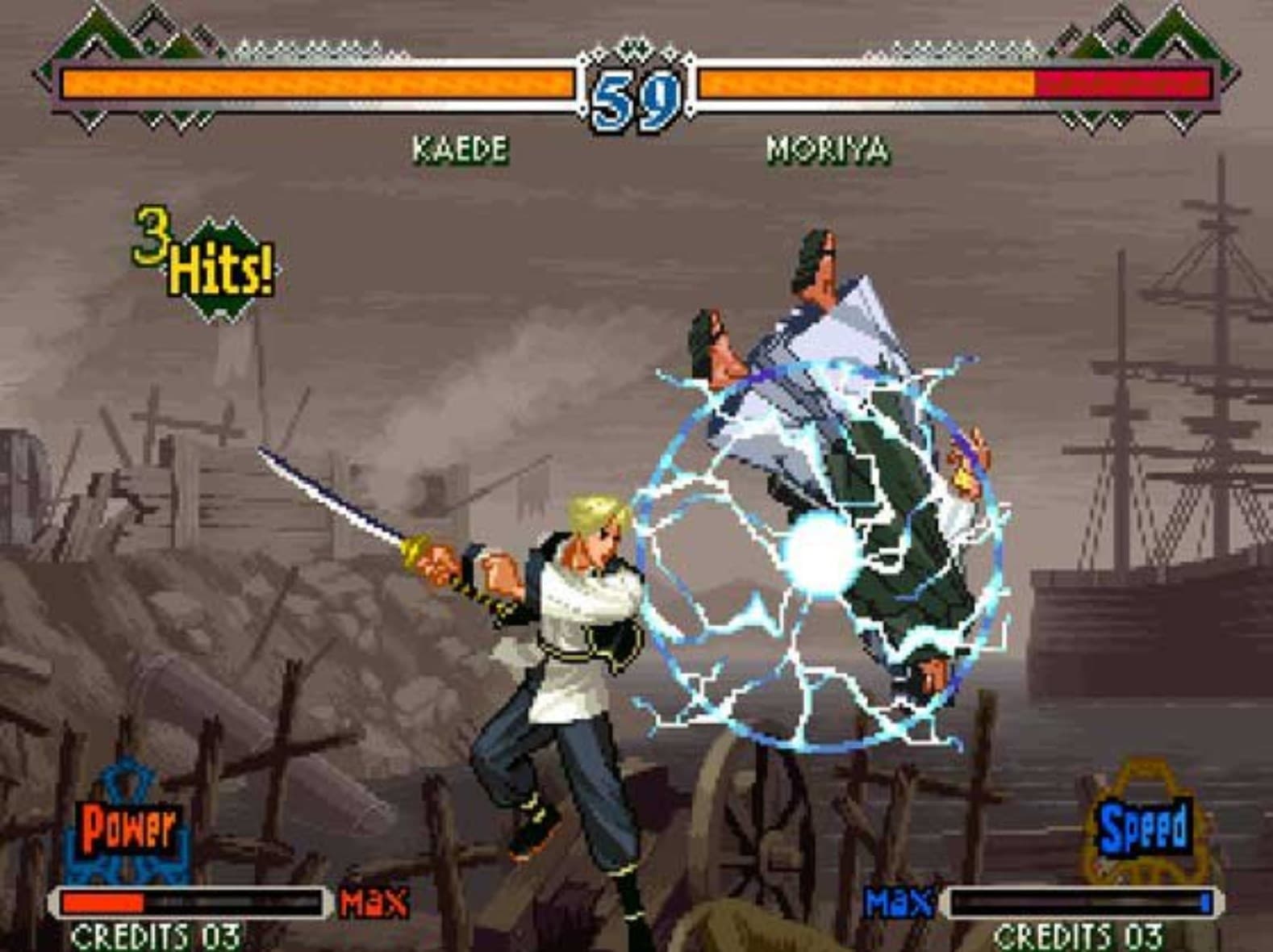Screen dimensions: 1273x952
Task: Click Moriya's red depleted health bar segment
Action: (1121, 83)
